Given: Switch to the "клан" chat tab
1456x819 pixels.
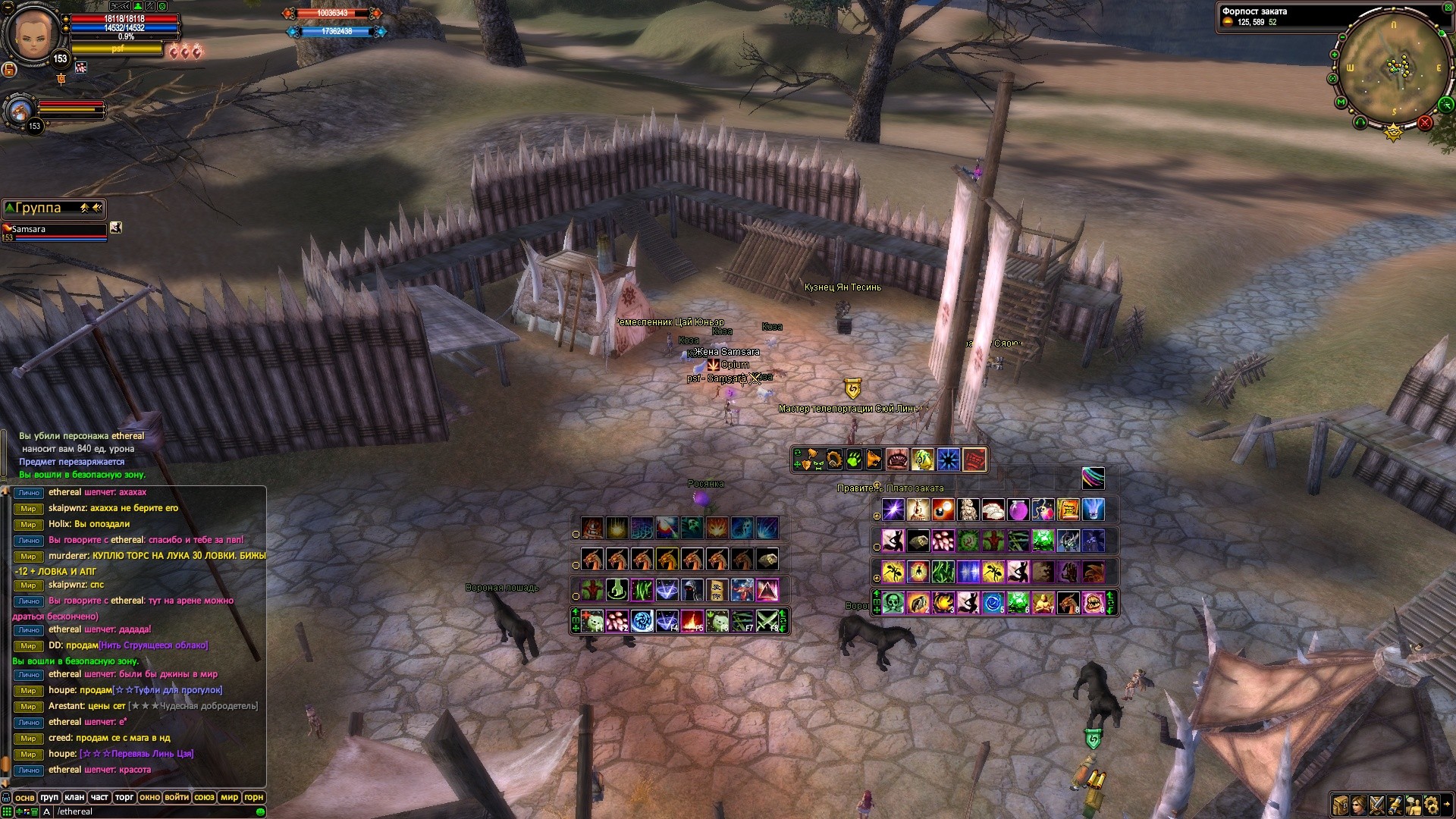Looking at the screenshot, I should click(x=74, y=797).
